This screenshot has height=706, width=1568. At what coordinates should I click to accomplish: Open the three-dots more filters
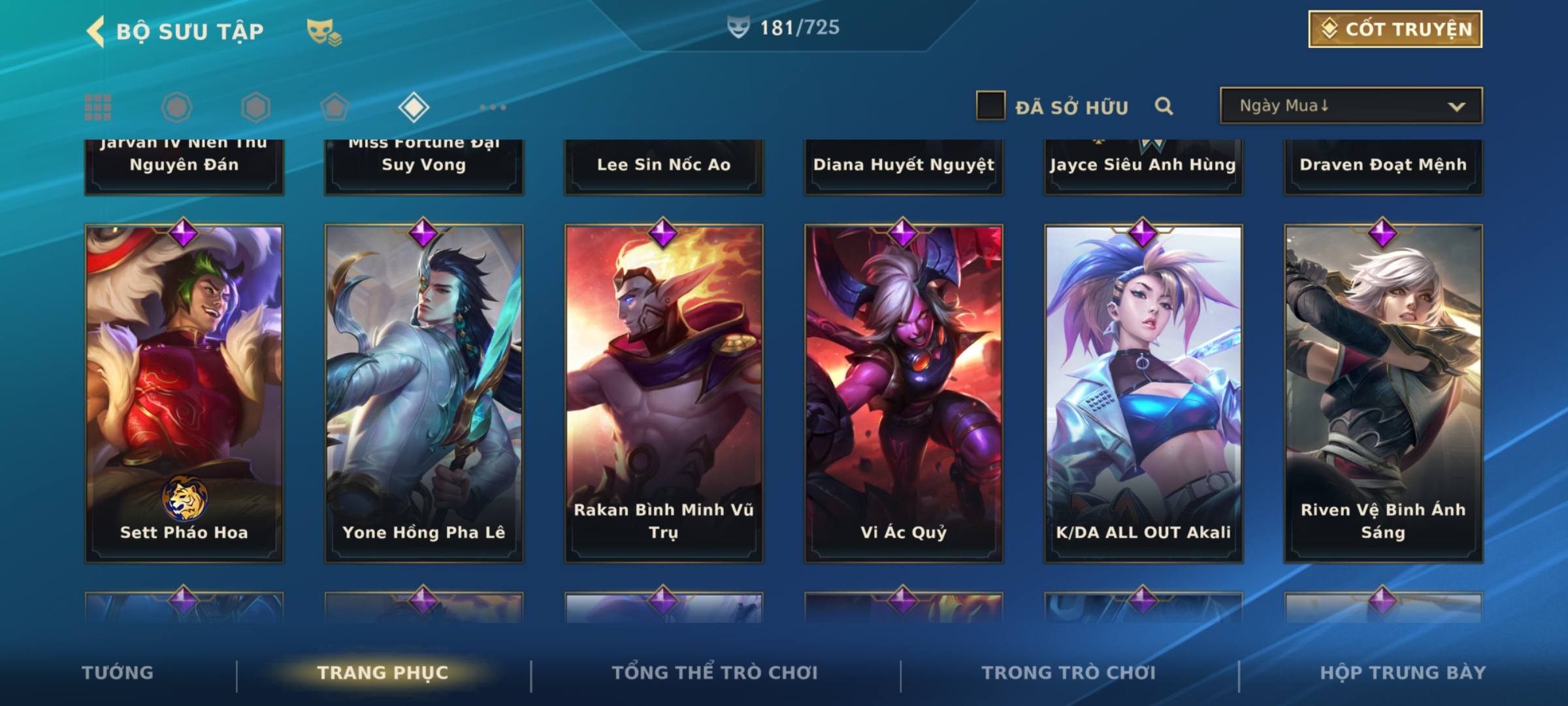(493, 107)
